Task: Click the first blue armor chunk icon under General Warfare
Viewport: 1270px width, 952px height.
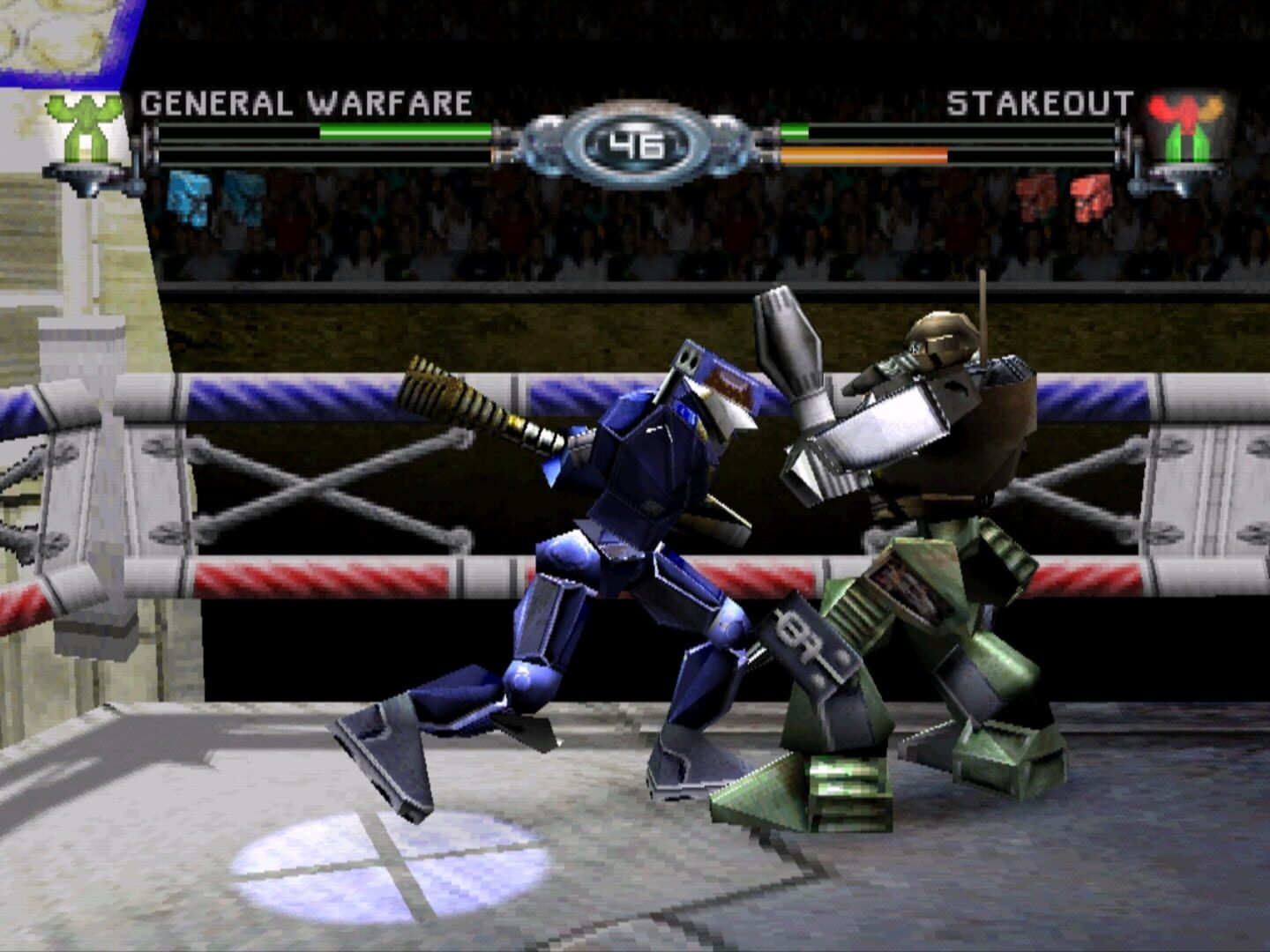Action: (187, 198)
